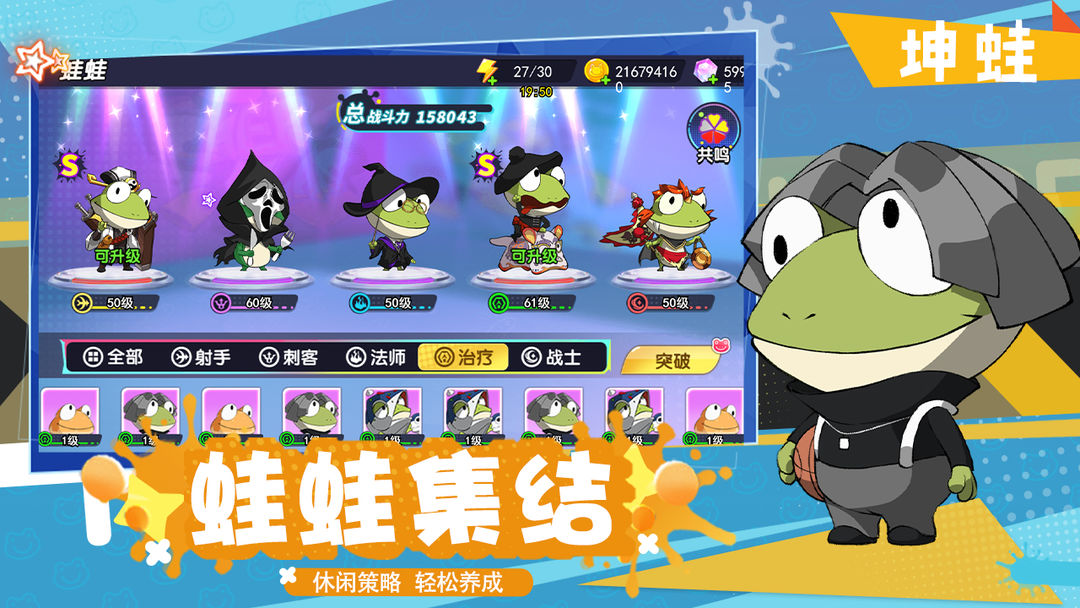Choose the 治疗 healer tab
1080x608 pixels.
tap(463, 357)
